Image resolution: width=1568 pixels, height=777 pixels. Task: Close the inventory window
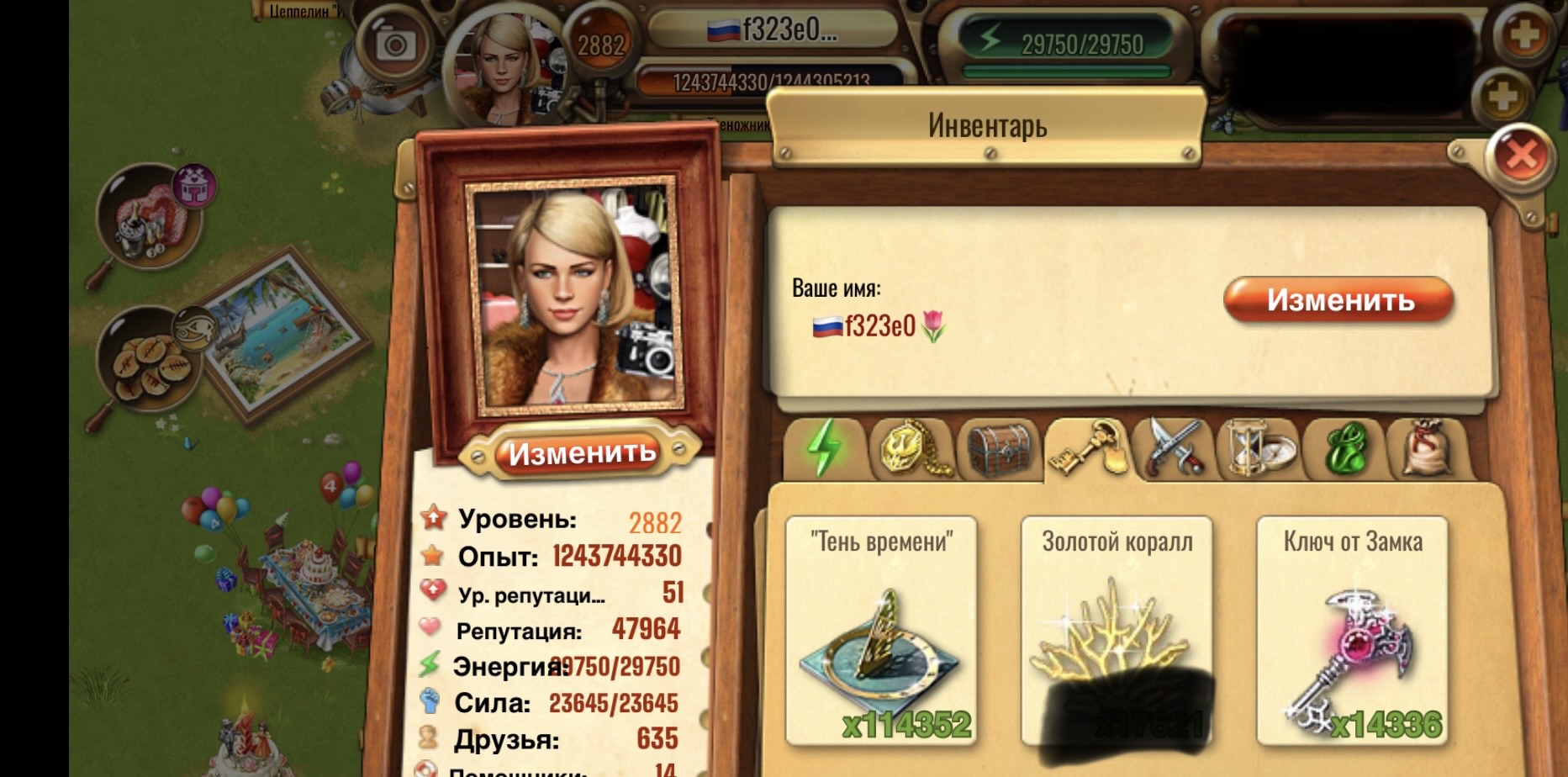tap(1521, 156)
